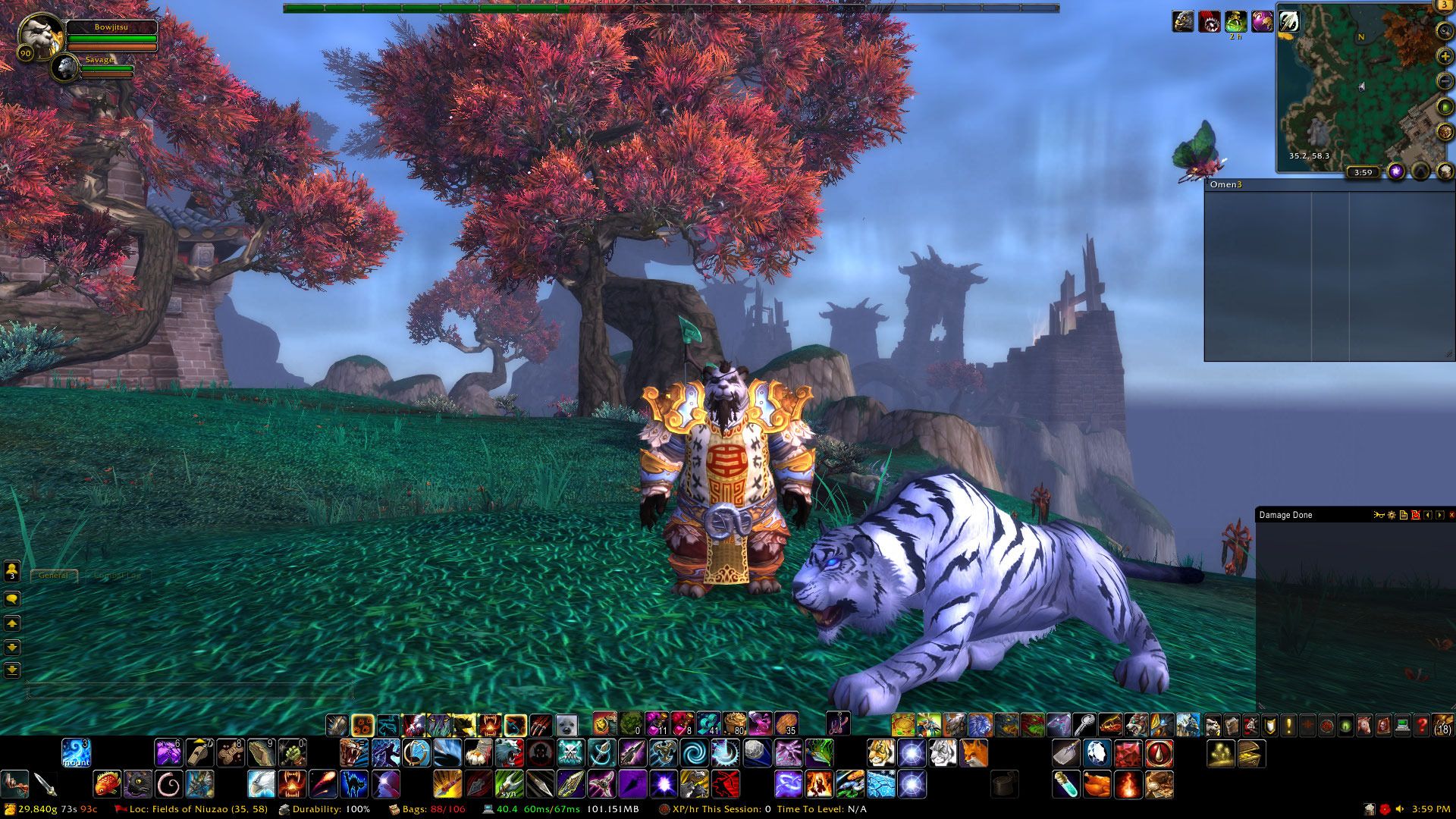Use the green potion vial item
1456x819 pixels.
pyautogui.click(x=1065, y=784)
